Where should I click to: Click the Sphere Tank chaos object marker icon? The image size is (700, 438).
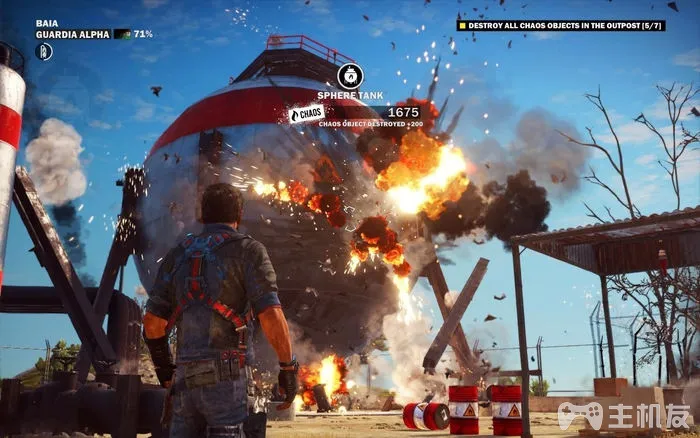[350, 75]
